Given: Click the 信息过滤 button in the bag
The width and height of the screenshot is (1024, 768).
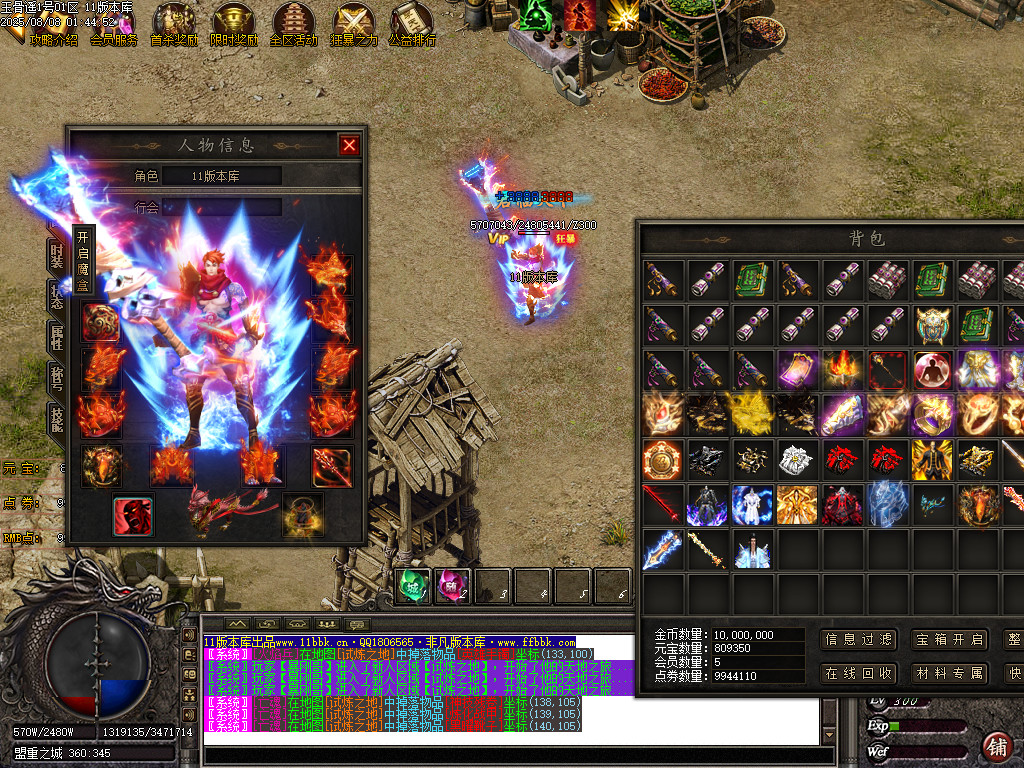Looking at the screenshot, I should tap(857, 640).
